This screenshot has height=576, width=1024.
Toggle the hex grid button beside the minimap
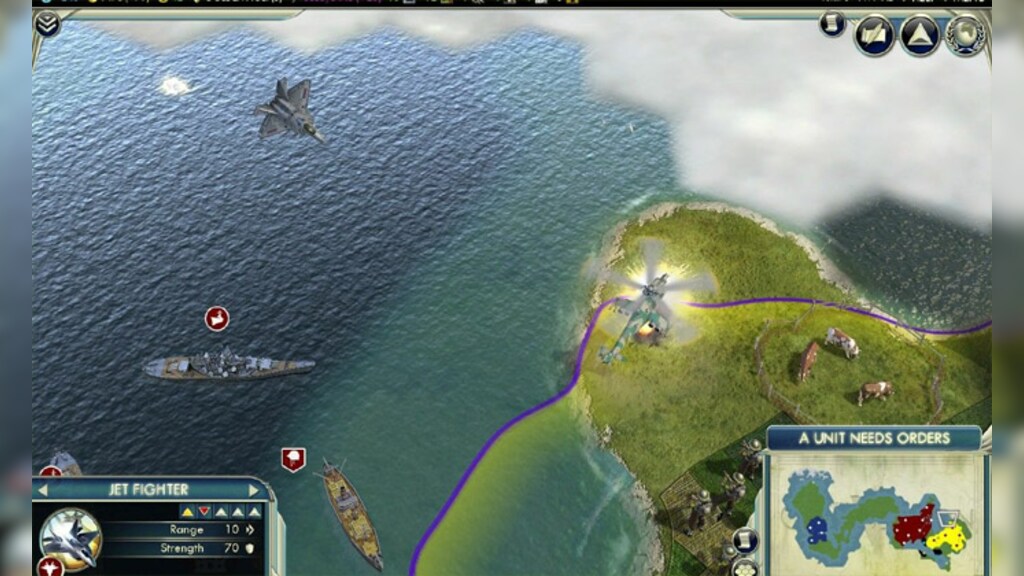(x=744, y=567)
